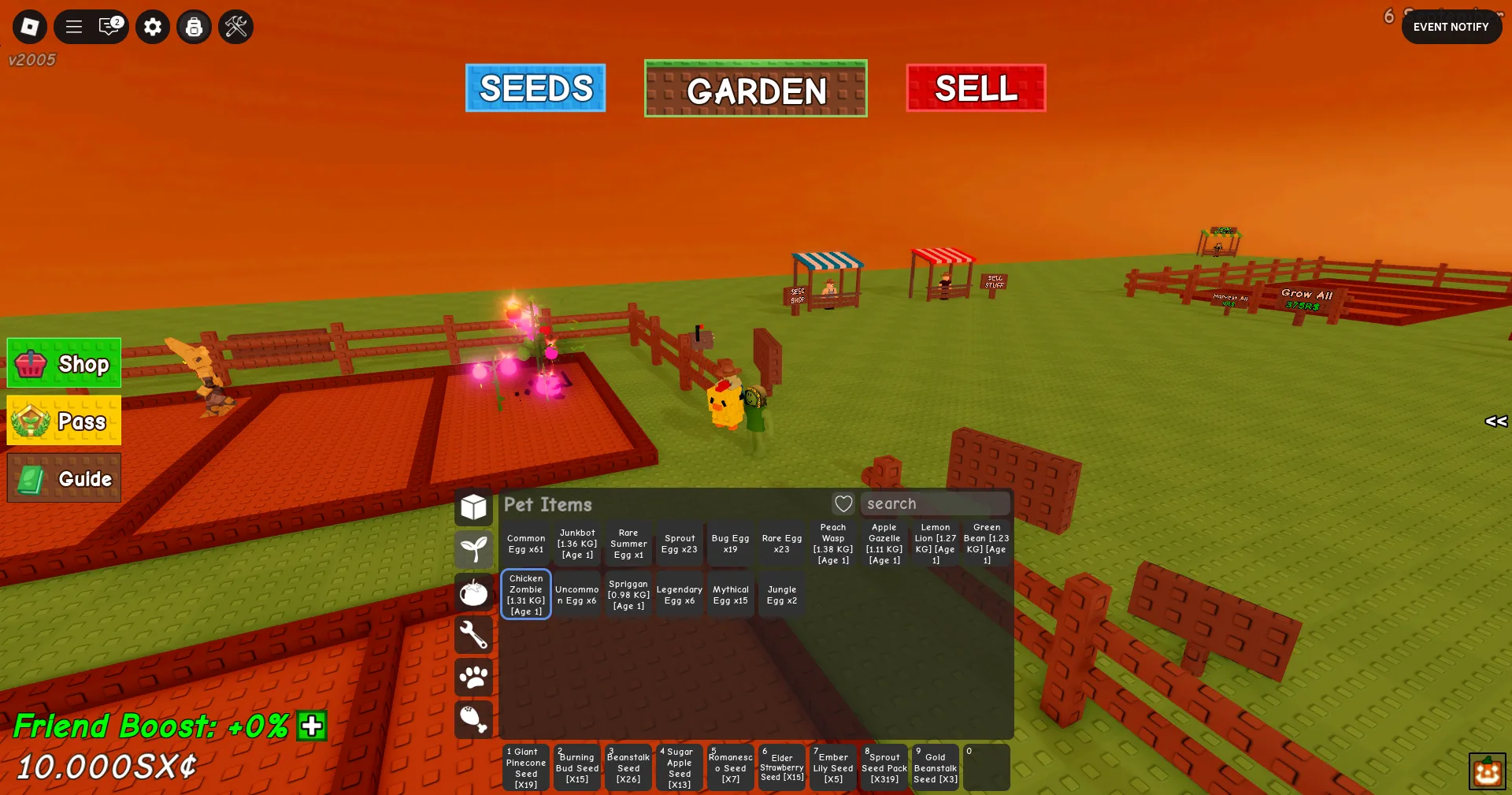Open the chicken leg pet food category

point(474,719)
